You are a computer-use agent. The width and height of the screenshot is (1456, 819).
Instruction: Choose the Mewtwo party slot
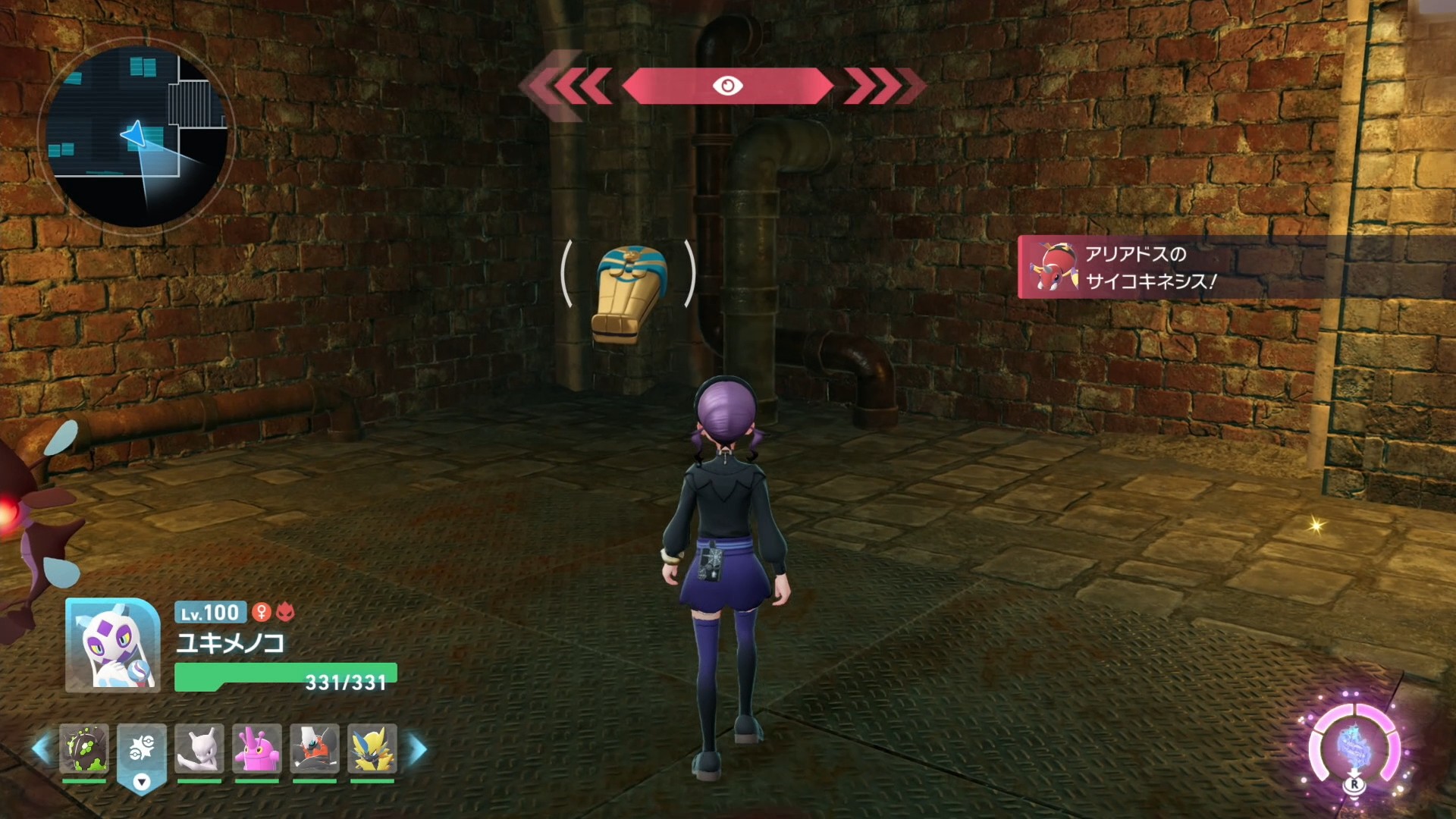pos(199,748)
